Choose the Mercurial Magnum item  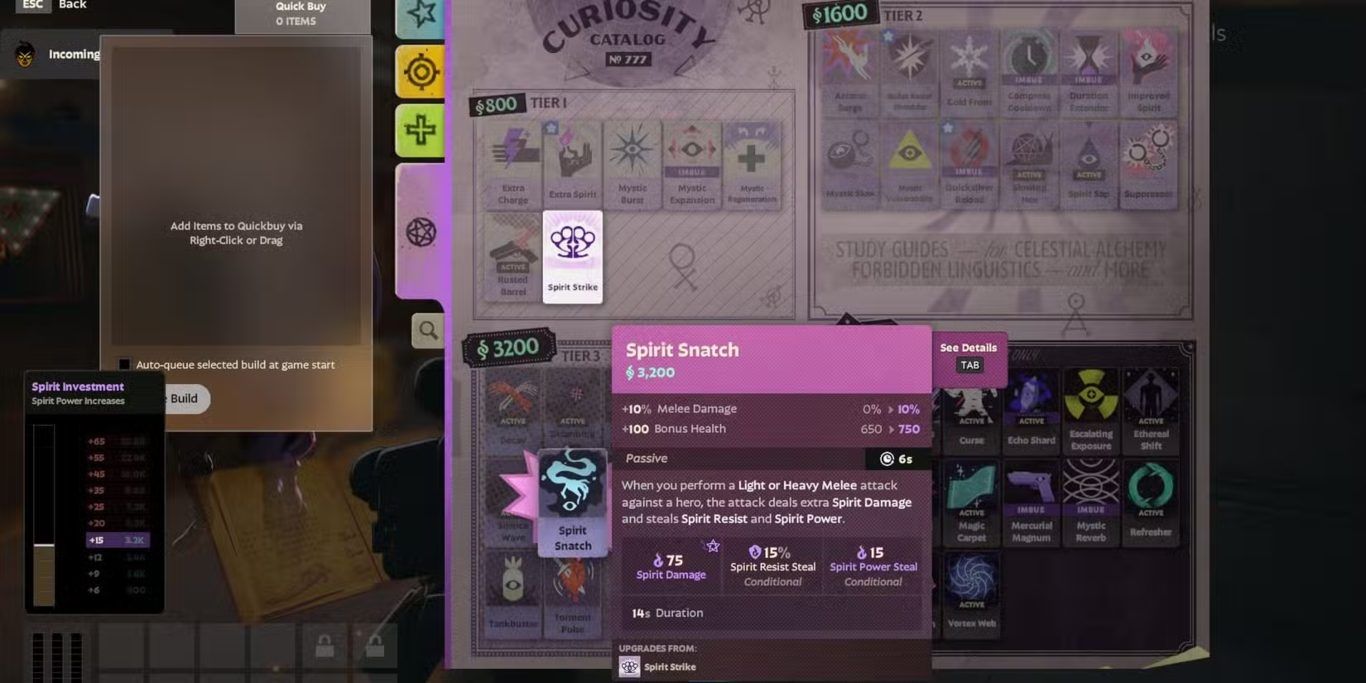pyautogui.click(x=1031, y=500)
